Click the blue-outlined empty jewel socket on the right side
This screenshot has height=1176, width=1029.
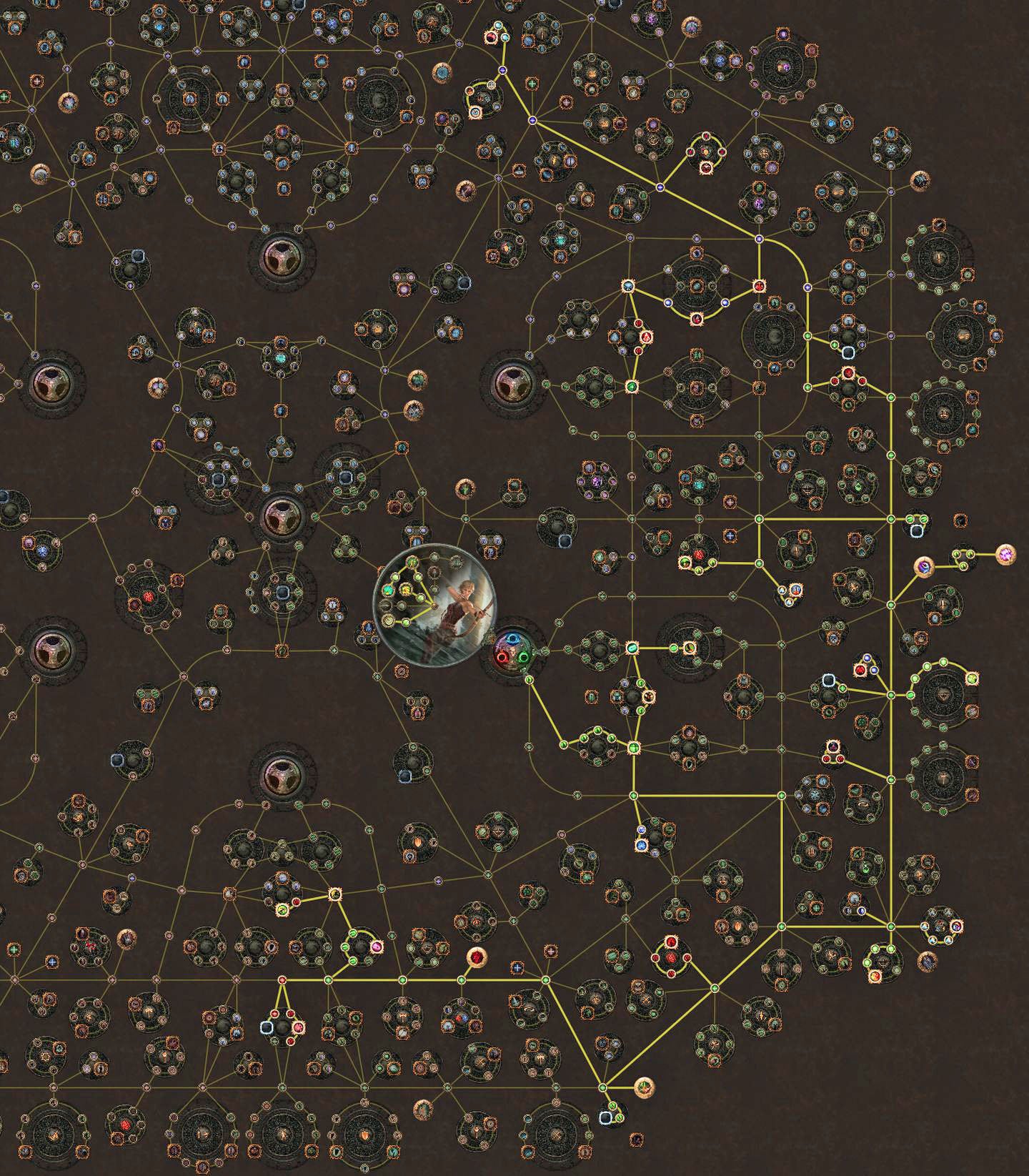pos(917,532)
